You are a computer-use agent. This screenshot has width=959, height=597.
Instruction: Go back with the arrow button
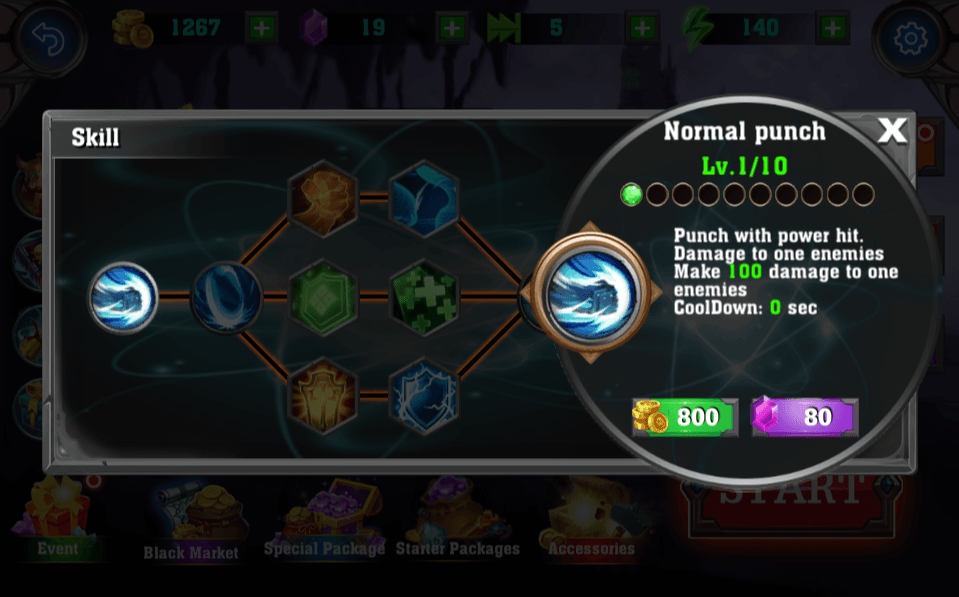point(49,39)
